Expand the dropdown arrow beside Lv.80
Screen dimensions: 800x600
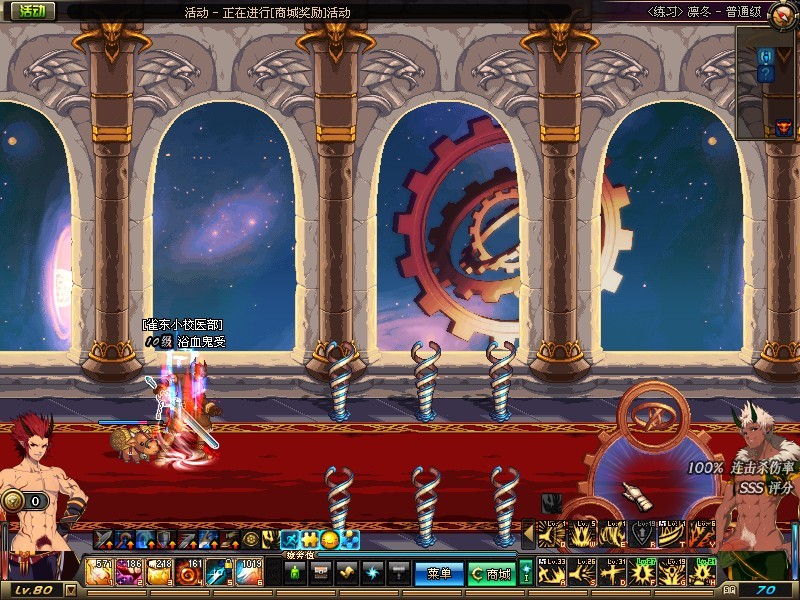71,590
